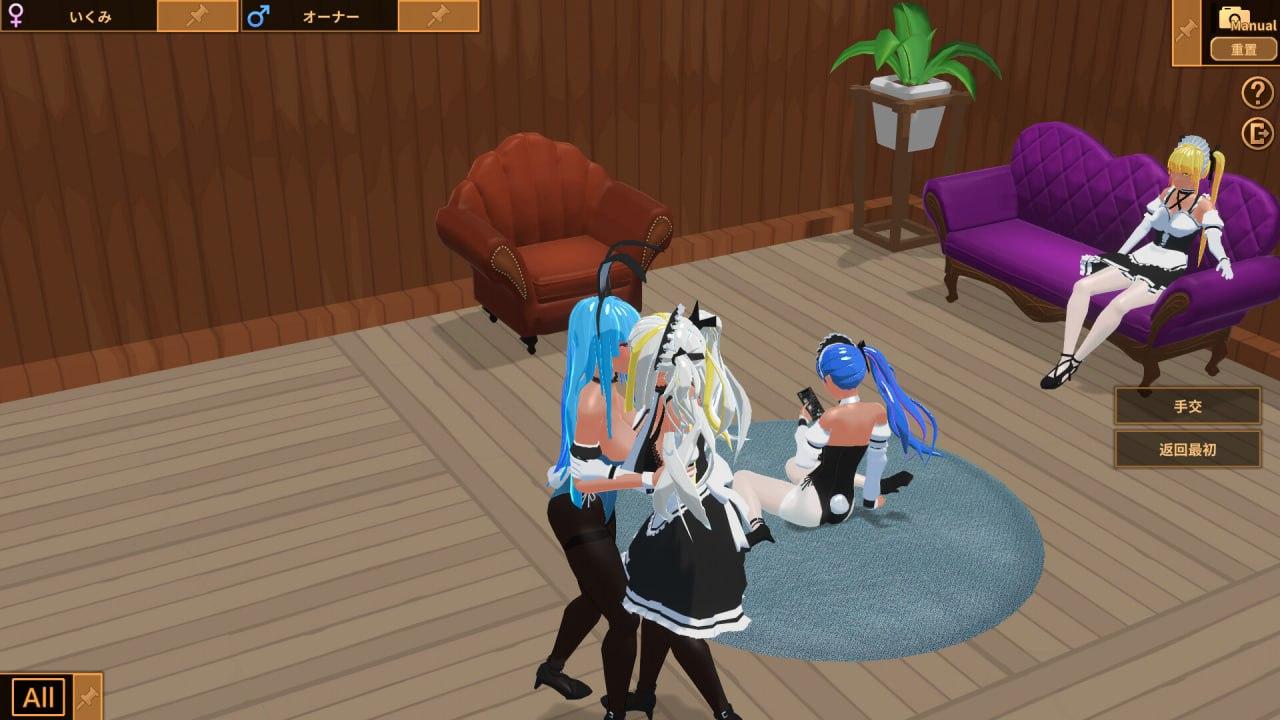Toggle the pin on the いくみ panel
Viewport: 1280px width, 720px height.
(x=196, y=15)
